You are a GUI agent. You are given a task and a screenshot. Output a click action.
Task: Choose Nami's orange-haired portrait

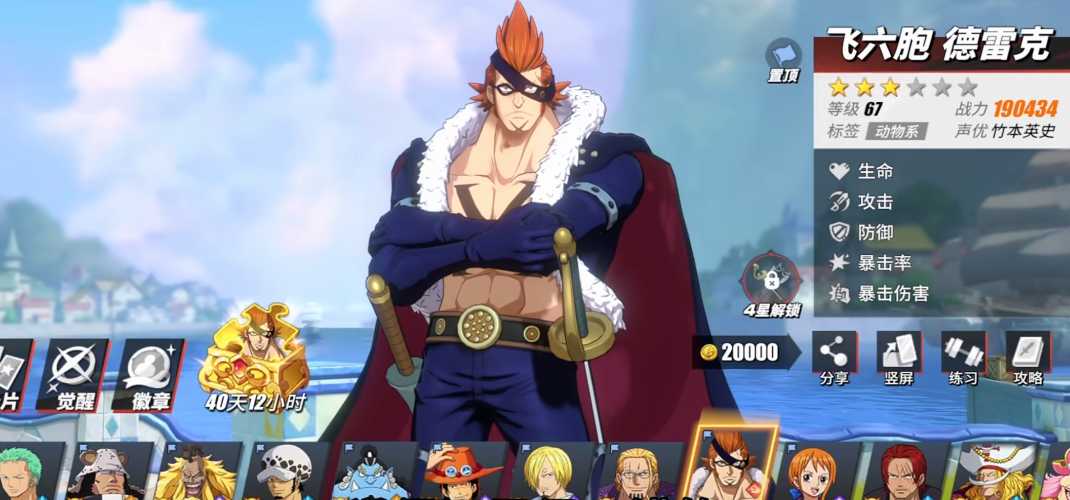pyautogui.click(x=813, y=472)
